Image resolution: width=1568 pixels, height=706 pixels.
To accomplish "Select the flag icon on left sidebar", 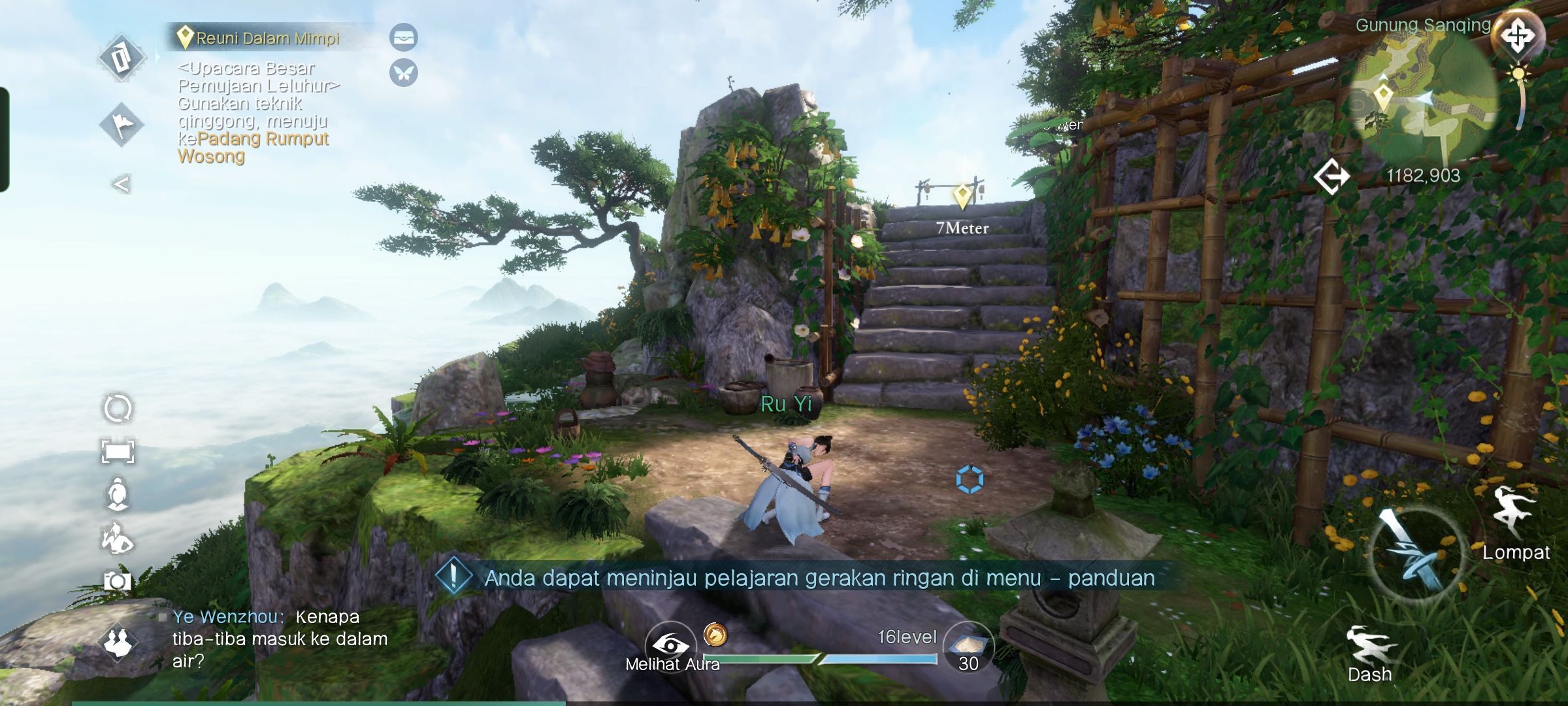I will tap(122, 124).
